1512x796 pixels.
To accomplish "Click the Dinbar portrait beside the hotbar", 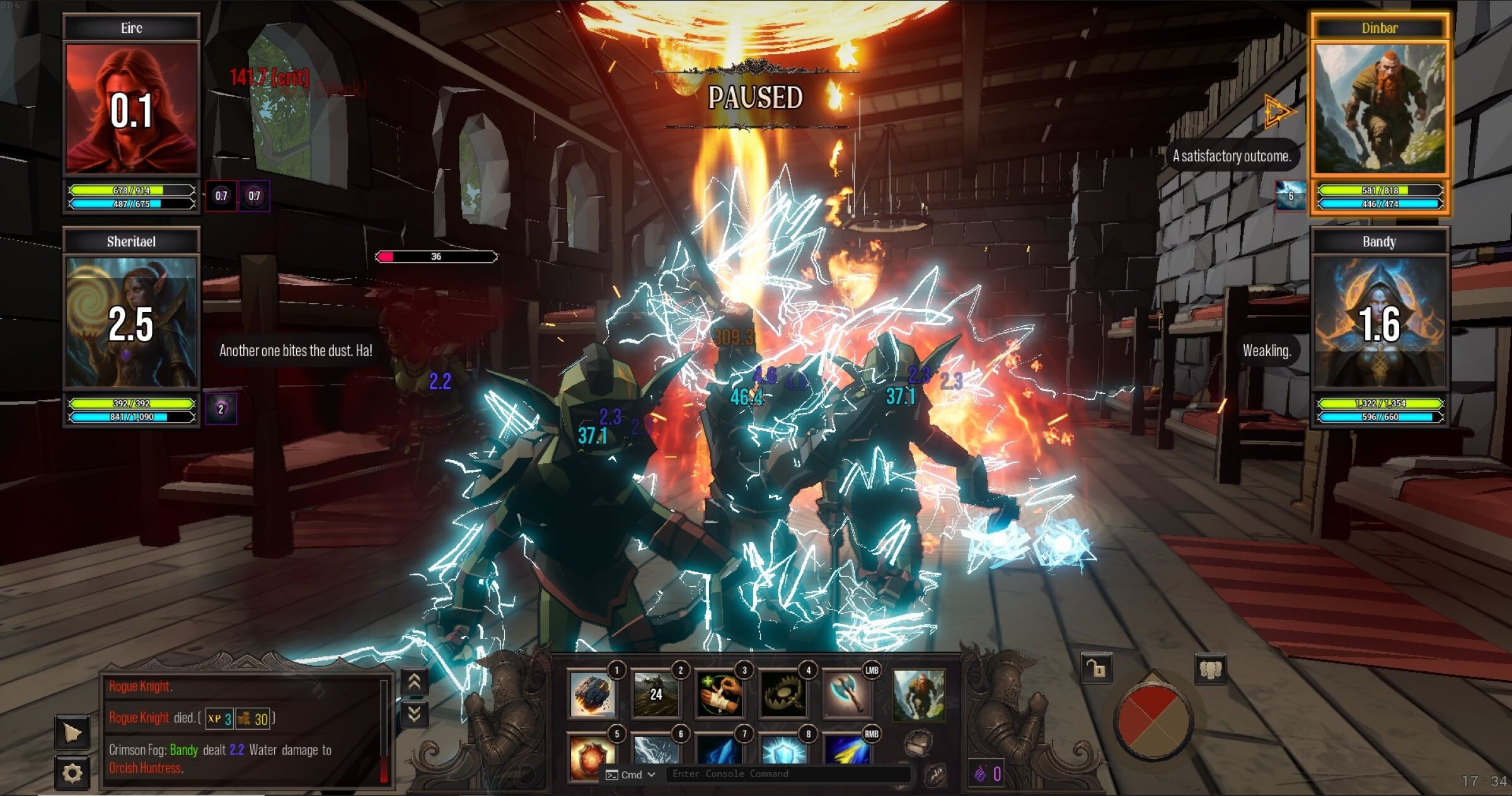I will coord(919,696).
